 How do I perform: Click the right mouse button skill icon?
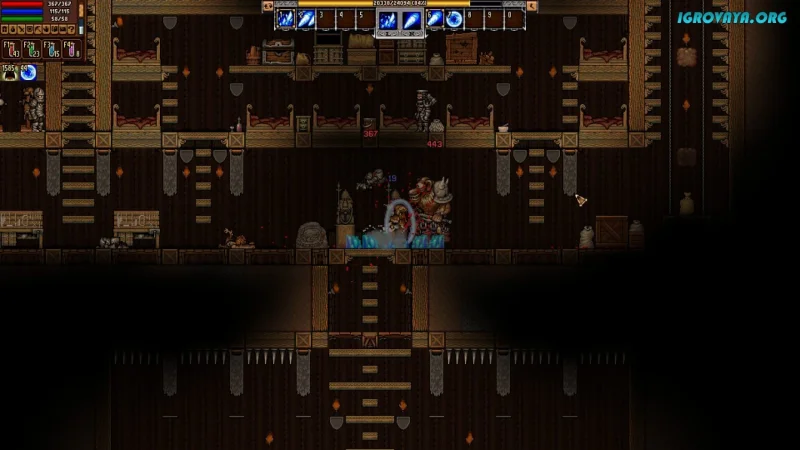click(411, 20)
